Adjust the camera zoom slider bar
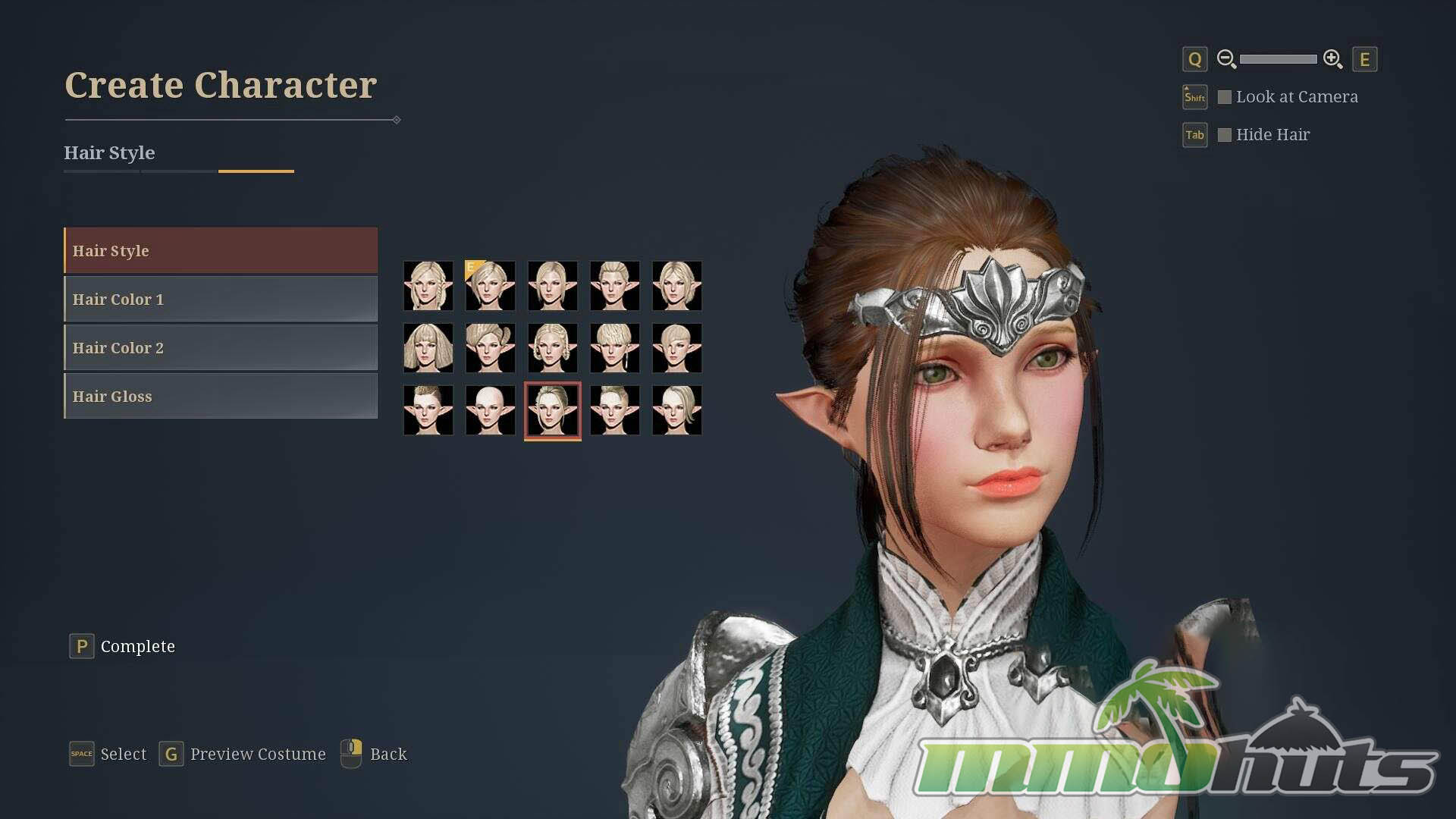1456x819 pixels. coord(1279,59)
